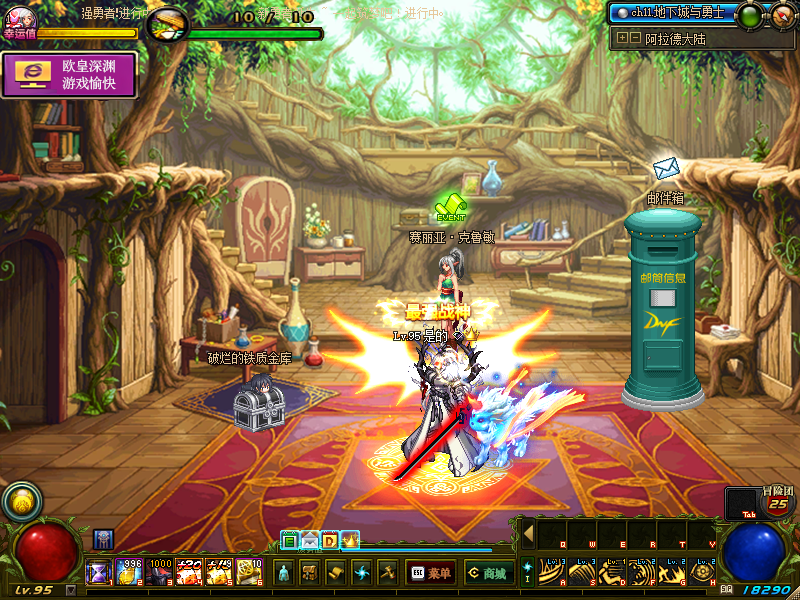Open the 商城 shop button
Image resolution: width=800 pixels, height=600 pixels.
pos(487,573)
